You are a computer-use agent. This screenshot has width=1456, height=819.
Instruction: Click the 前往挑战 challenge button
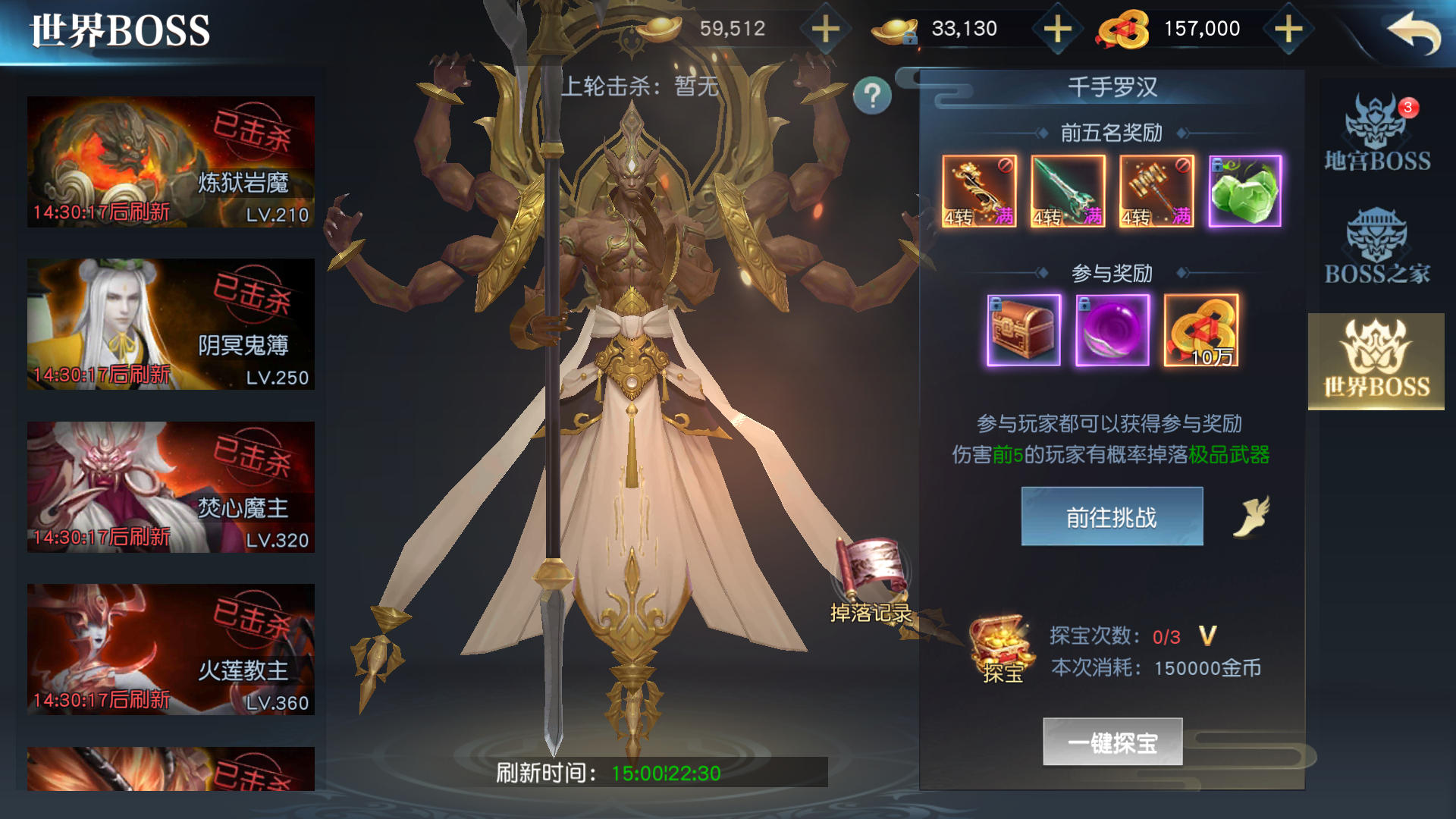point(1112,516)
